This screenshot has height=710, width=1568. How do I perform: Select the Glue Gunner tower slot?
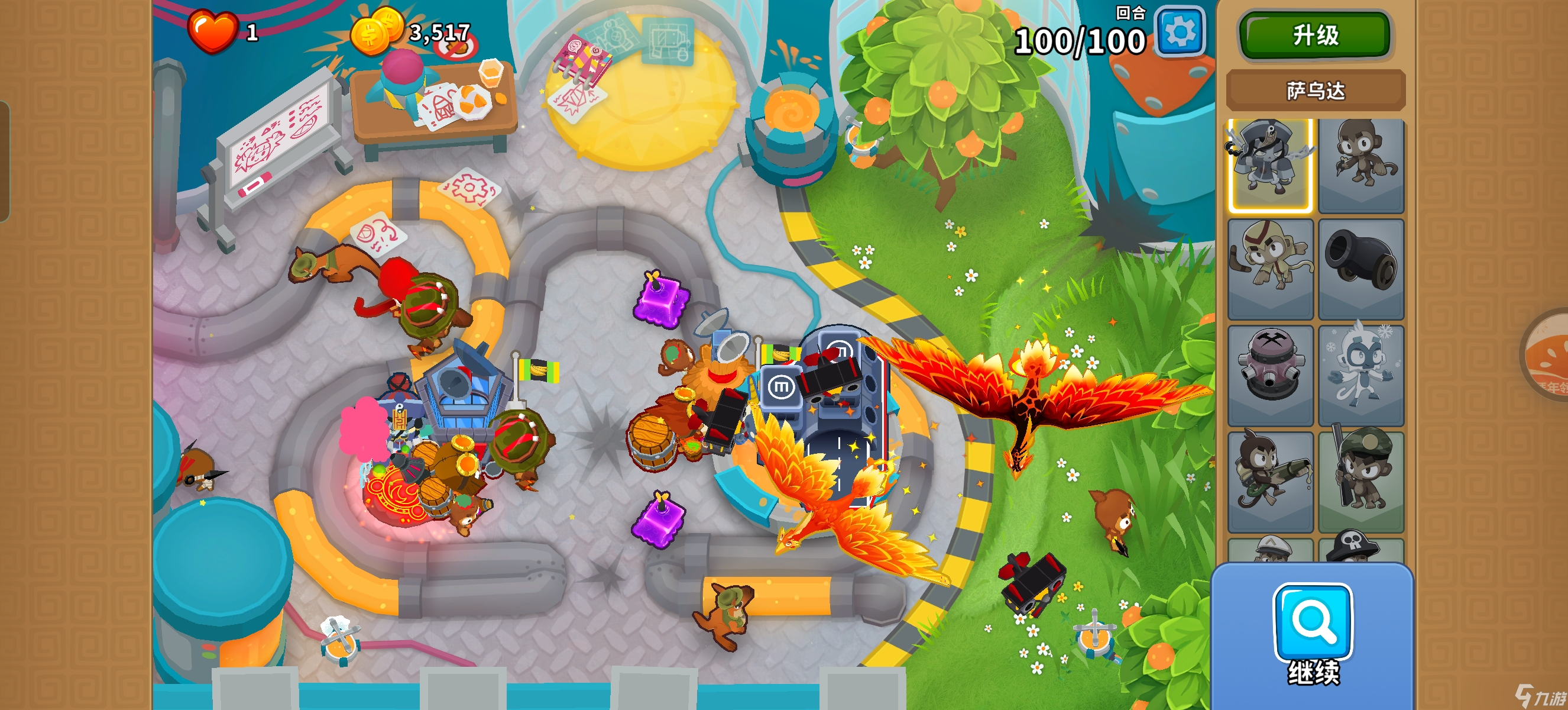[x=1270, y=481]
